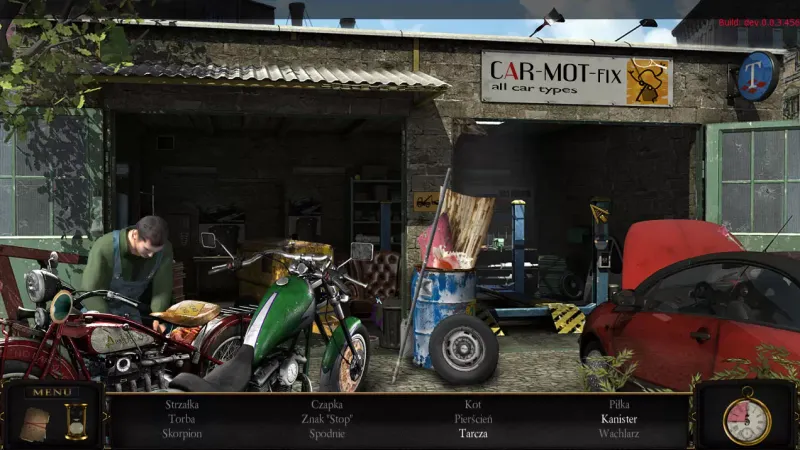This screenshot has width=800, height=450.
Task: Open the MENU button
Action: [50, 392]
